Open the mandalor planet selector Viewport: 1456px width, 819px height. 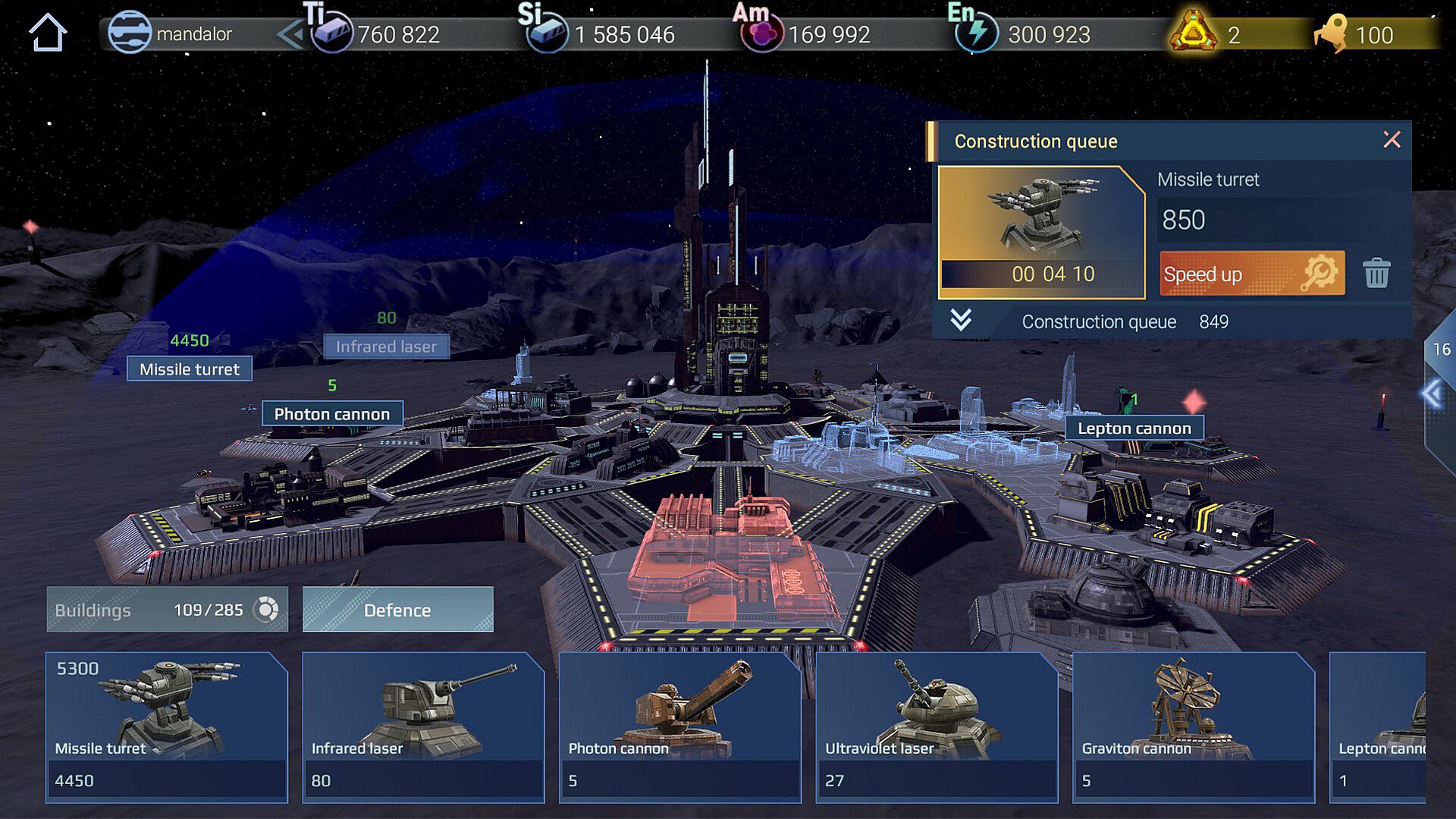click(171, 34)
